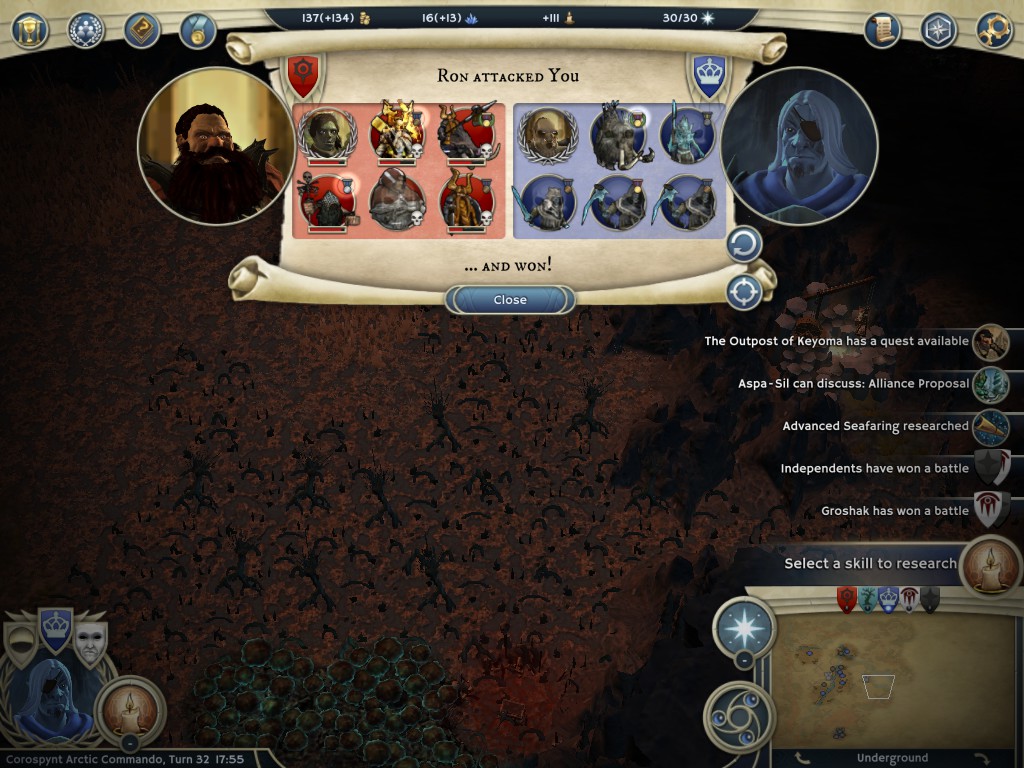Click the replay battle circular arrow button
Image resolution: width=1024 pixels, height=768 pixels.
click(x=744, y=245)
